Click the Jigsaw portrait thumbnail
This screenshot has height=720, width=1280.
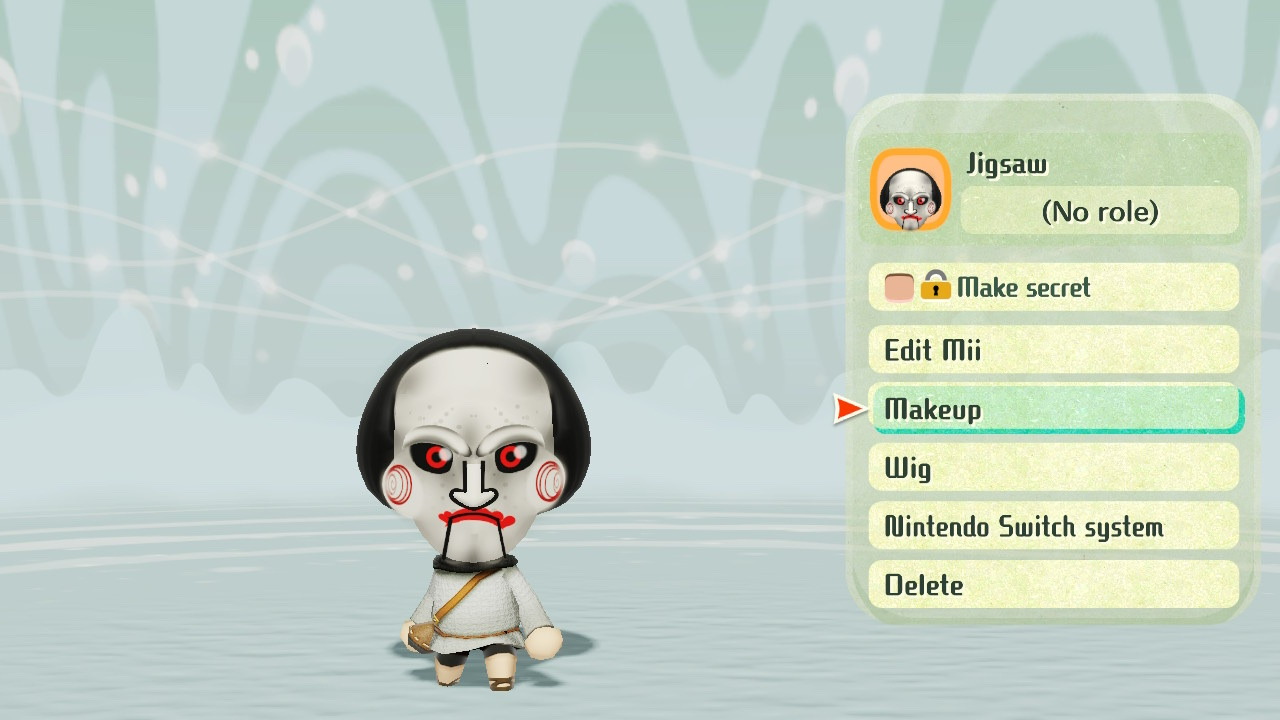coord(910,191)
